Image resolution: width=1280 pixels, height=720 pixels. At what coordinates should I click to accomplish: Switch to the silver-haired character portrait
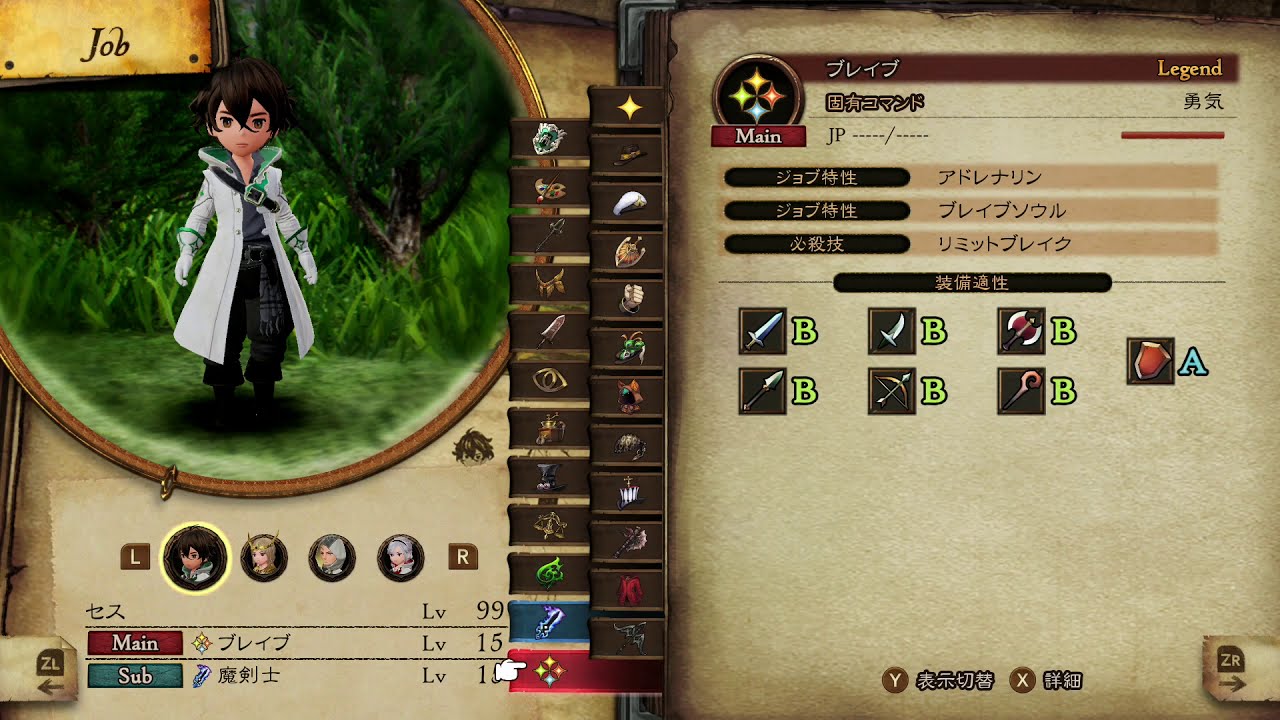point(400,558)
